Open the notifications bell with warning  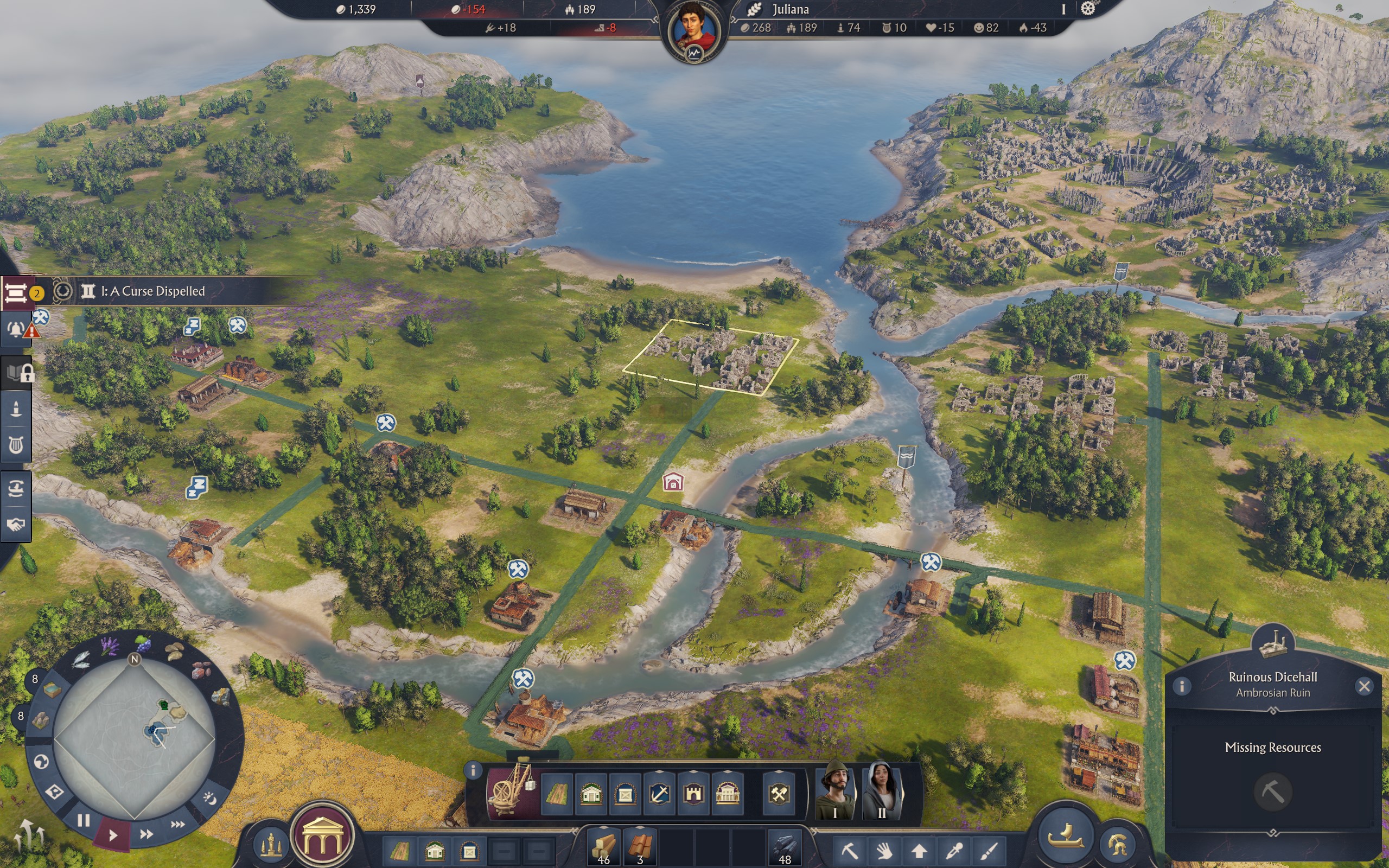[x=16, y=329]
